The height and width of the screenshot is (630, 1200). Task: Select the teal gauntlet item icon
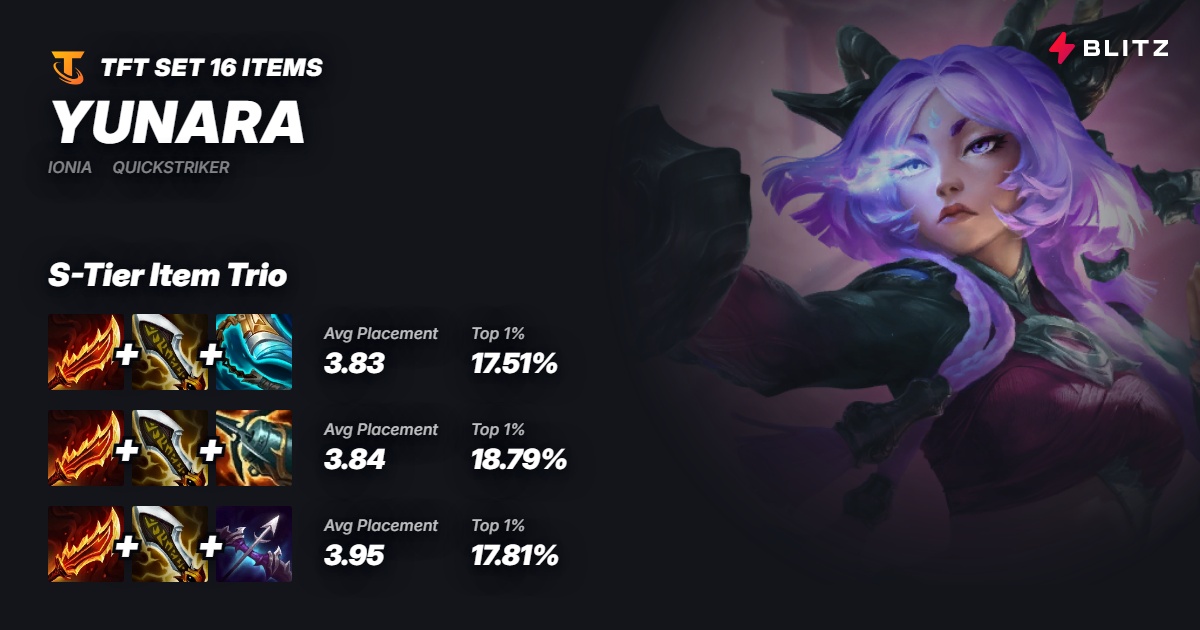click(254, 352)
